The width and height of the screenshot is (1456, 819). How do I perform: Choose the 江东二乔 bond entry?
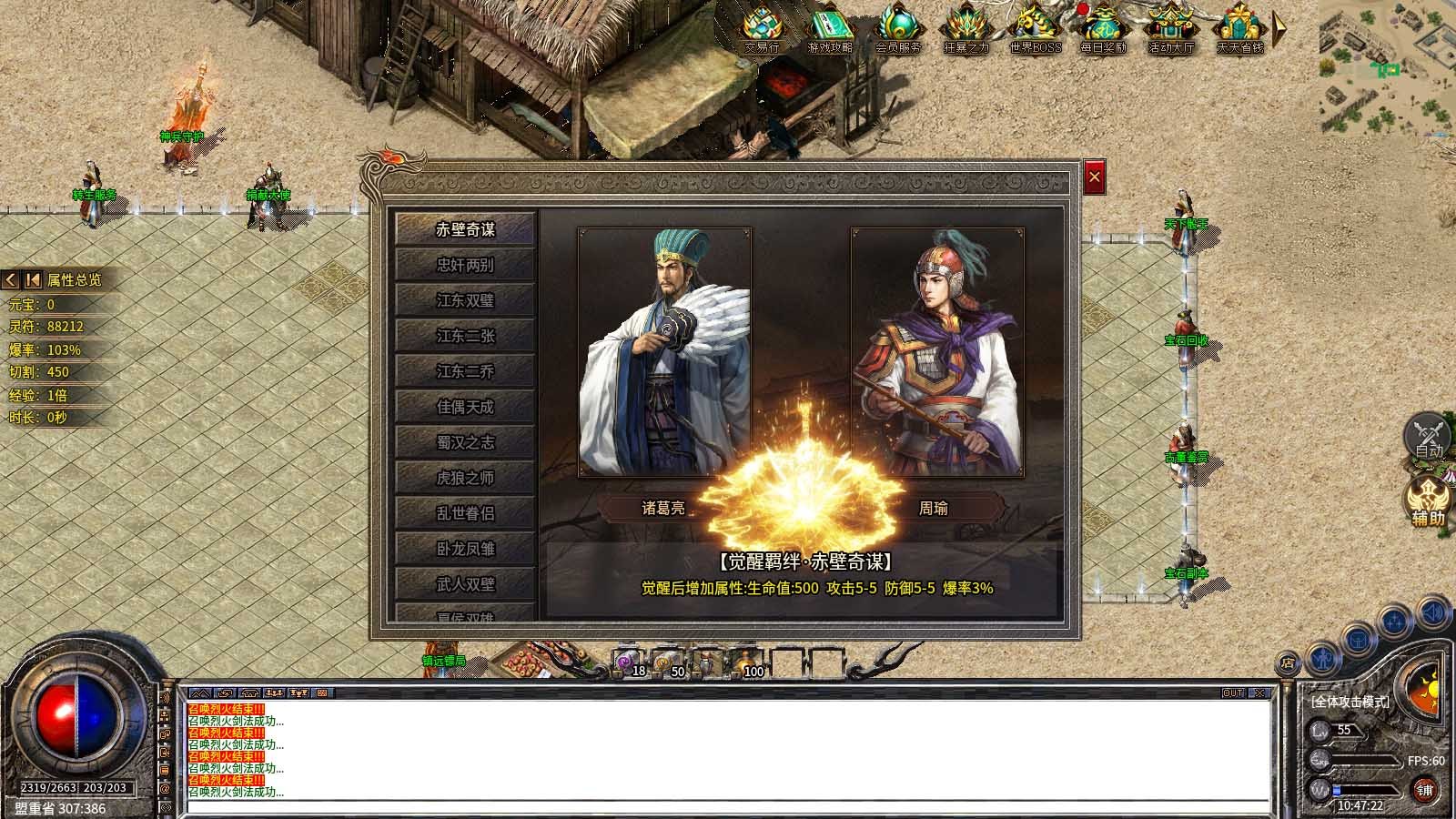click(x=465, y=371)
